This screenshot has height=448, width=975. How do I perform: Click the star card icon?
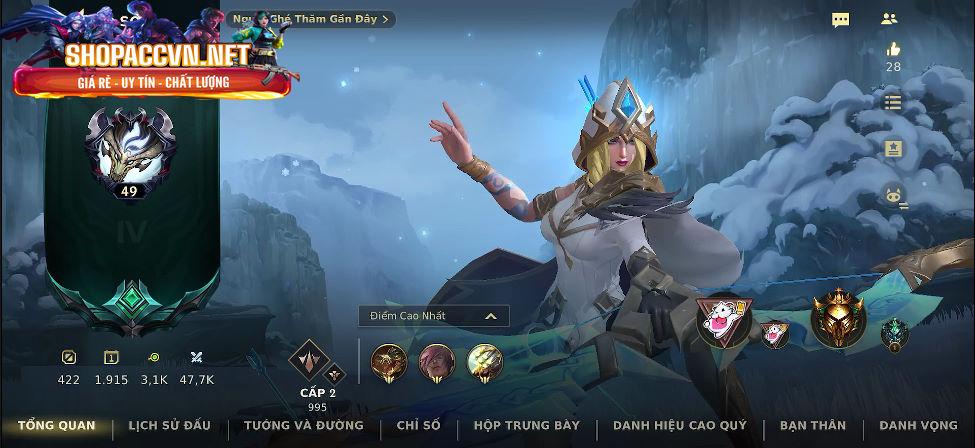893,148
